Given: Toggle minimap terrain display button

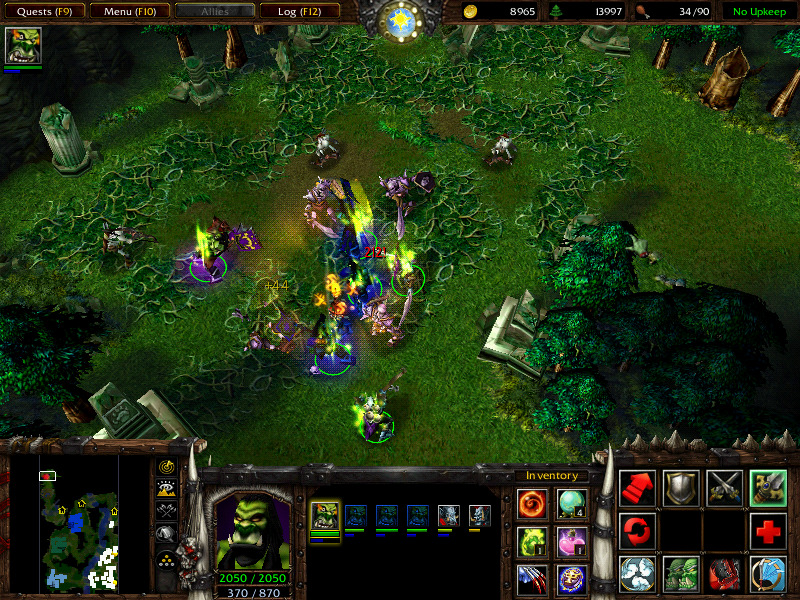Looking at the screenshot, I should [166, 488].
